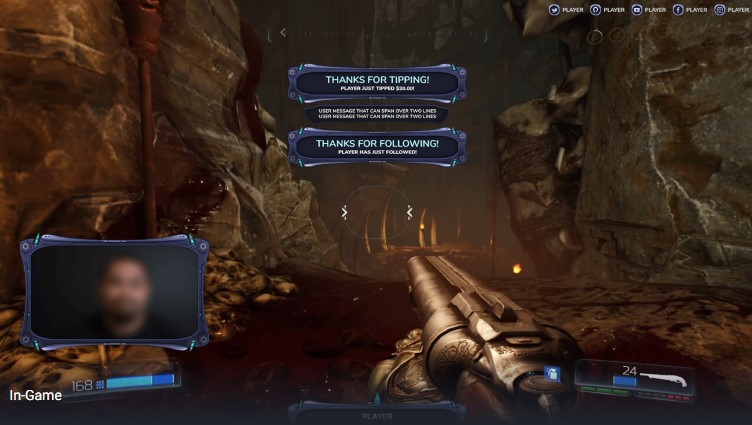
Task: Select the YouTube social icon
Action: 637,9
